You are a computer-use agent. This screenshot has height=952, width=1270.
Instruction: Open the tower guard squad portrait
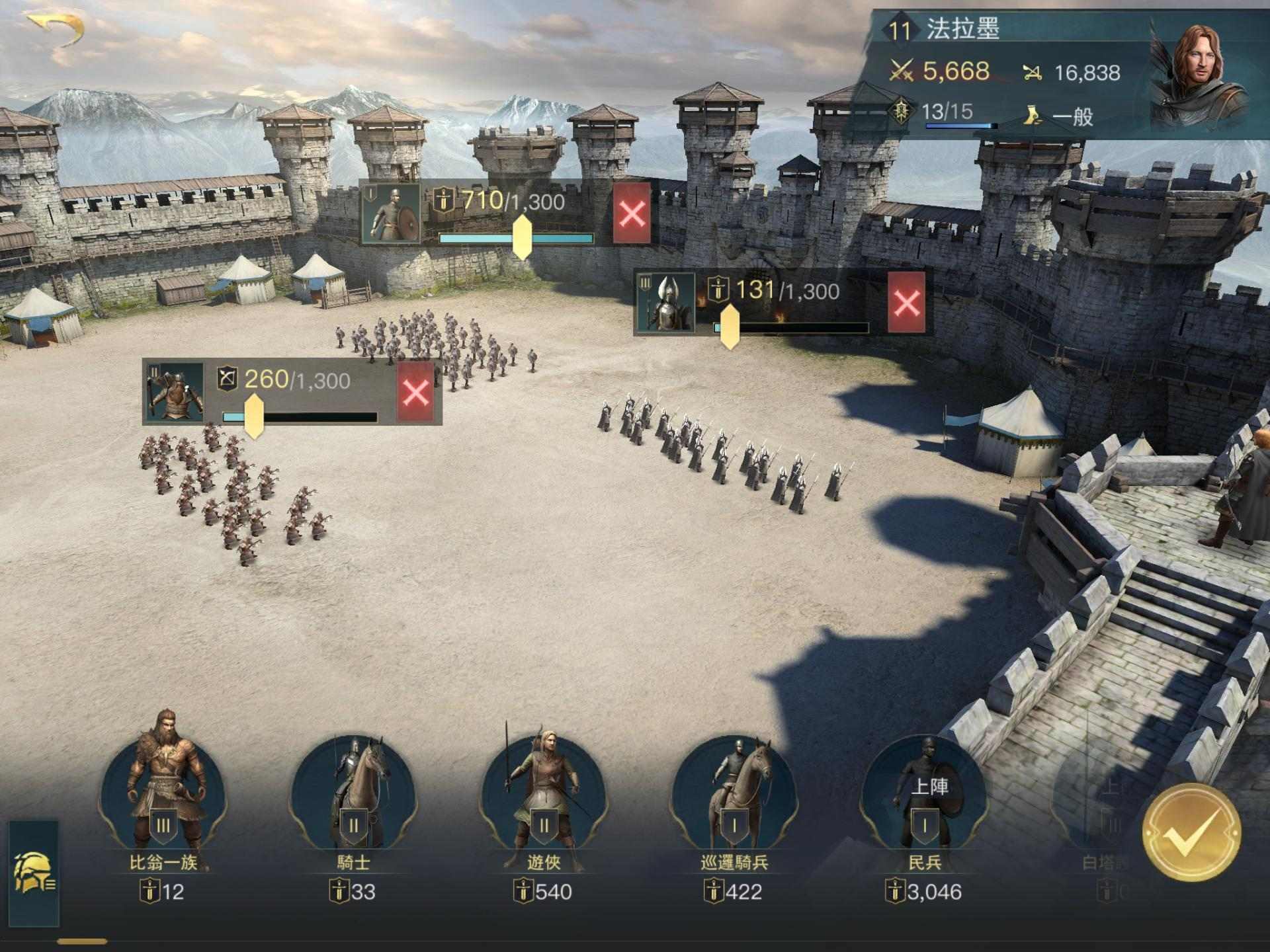pyautogui.click(x=665, y=303)
